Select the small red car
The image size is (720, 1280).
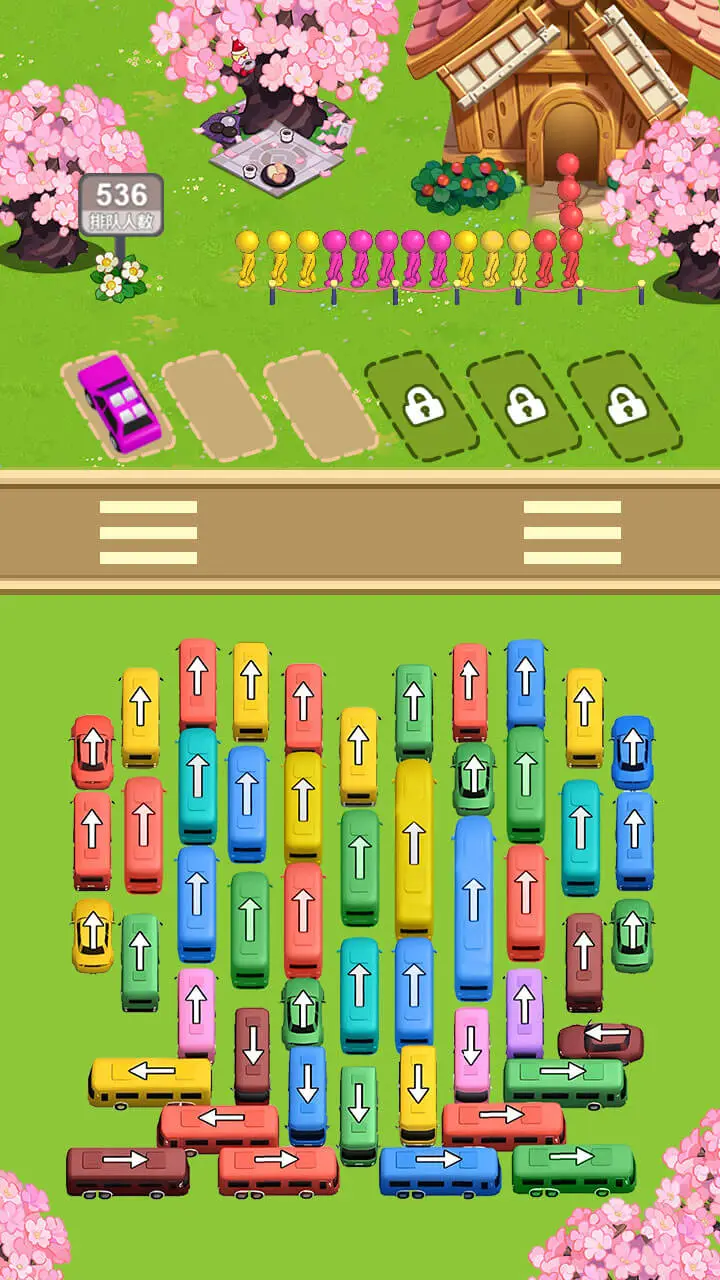92,752
